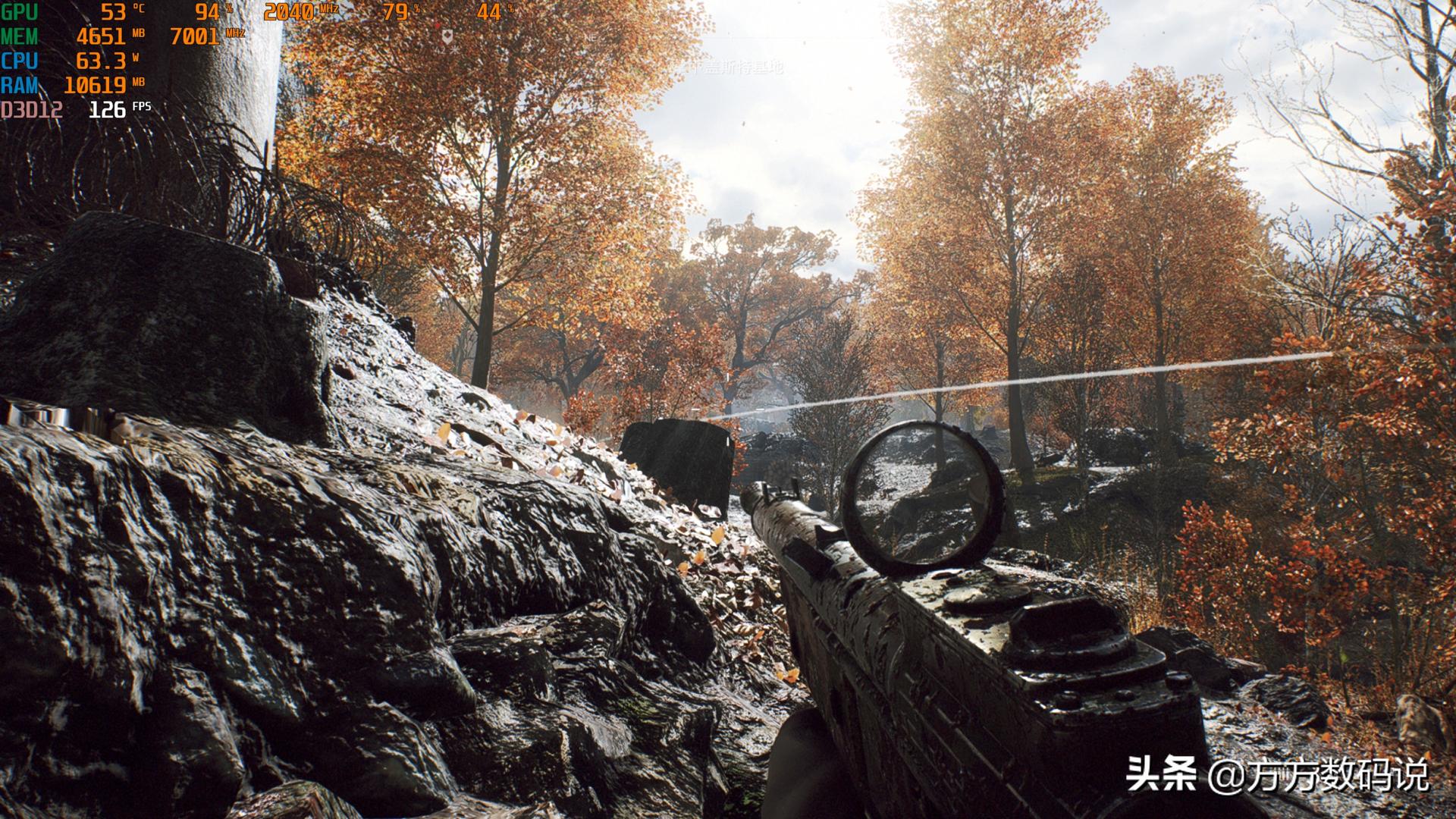This screenshot has width=1456, height=819.
Task: Select the faint objective text below the compass
Action: (726, 67)
